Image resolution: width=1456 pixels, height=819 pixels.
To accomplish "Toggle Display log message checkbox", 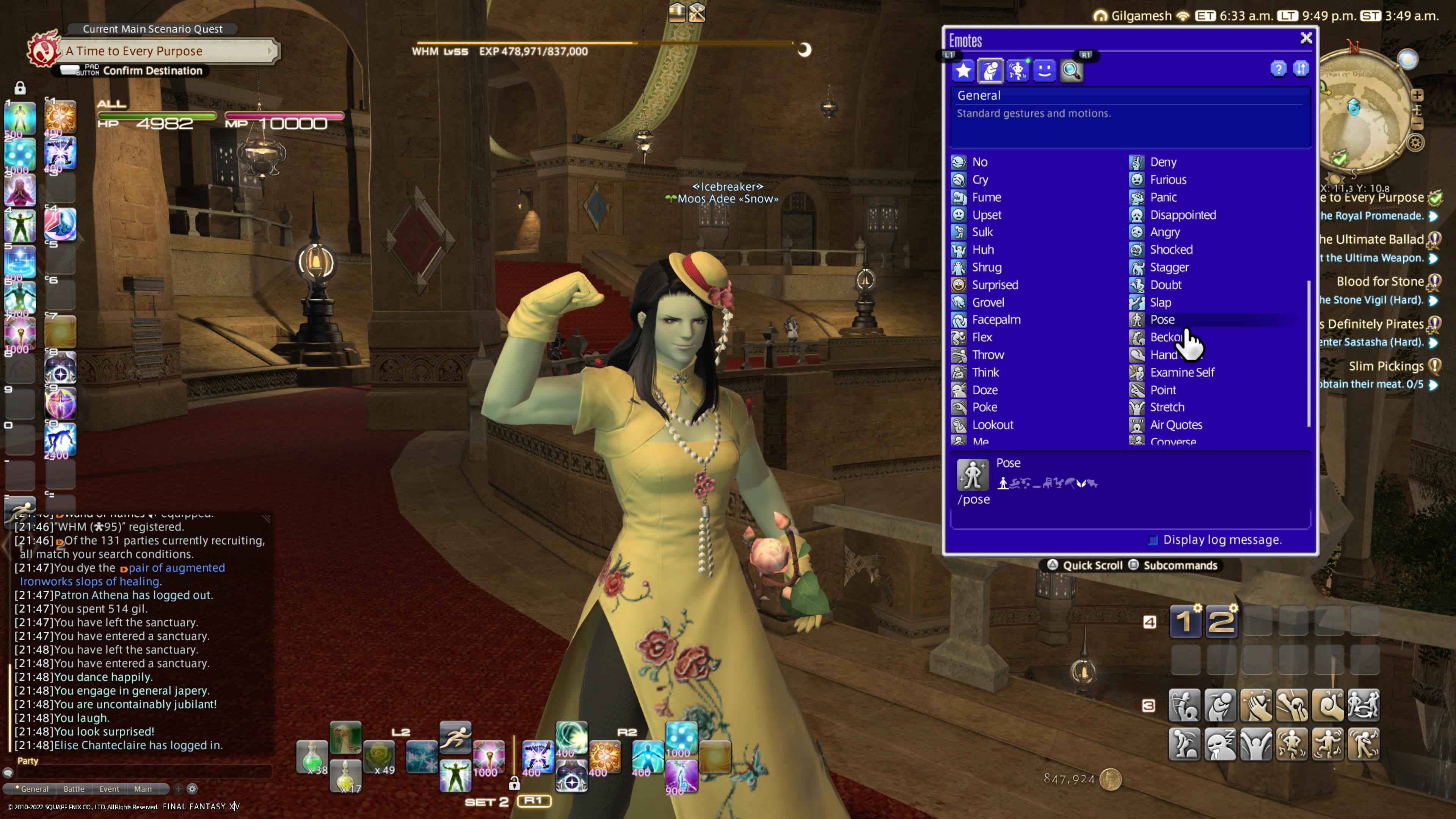I will point(1153,540).
